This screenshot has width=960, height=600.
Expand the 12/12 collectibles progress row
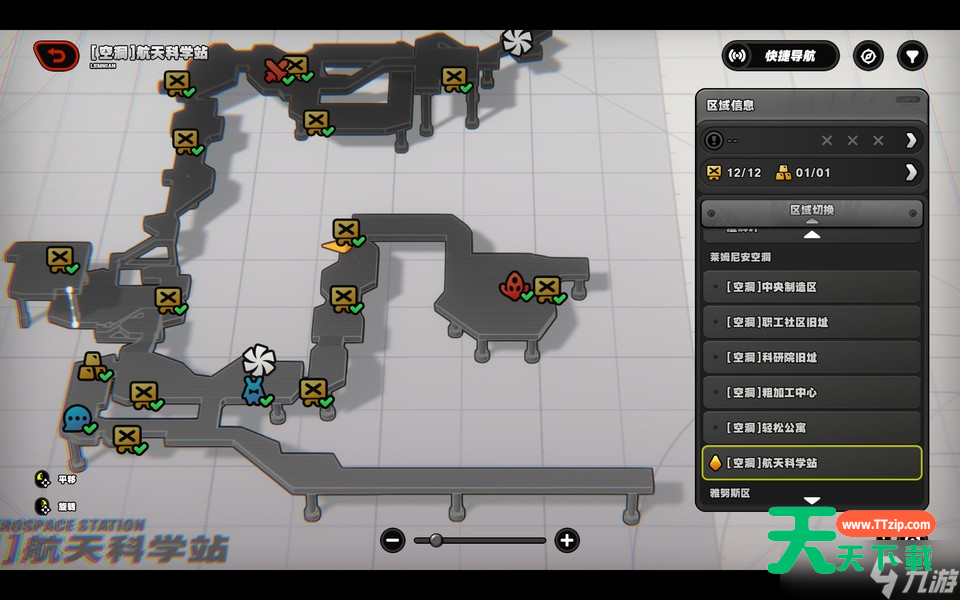[910, 172]
